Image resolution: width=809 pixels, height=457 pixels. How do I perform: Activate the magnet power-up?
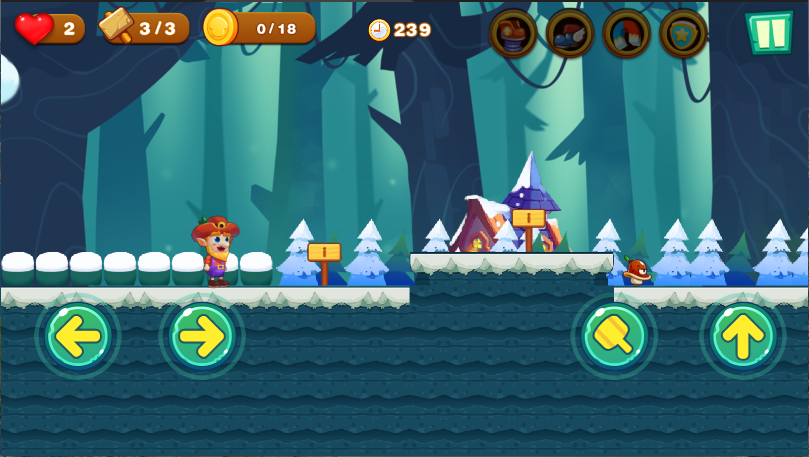coord(627,33)
